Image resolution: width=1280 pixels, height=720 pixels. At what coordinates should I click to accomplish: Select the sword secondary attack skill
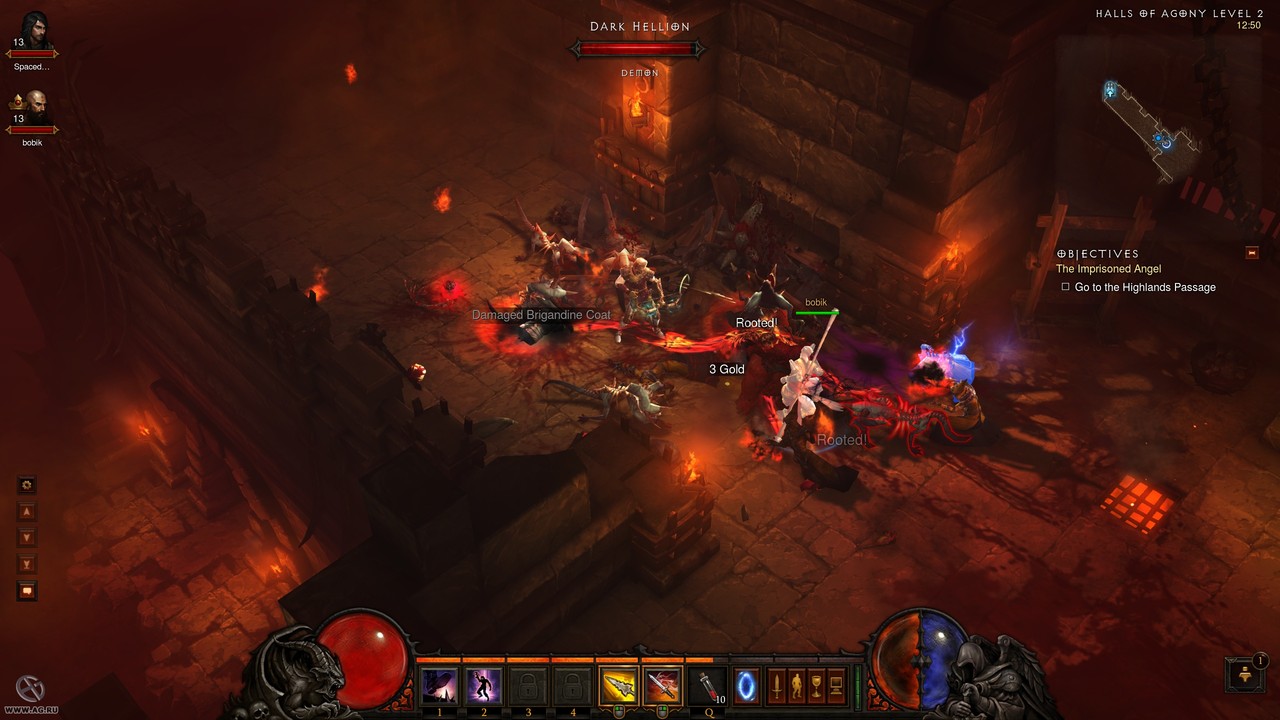coord(661,686)
